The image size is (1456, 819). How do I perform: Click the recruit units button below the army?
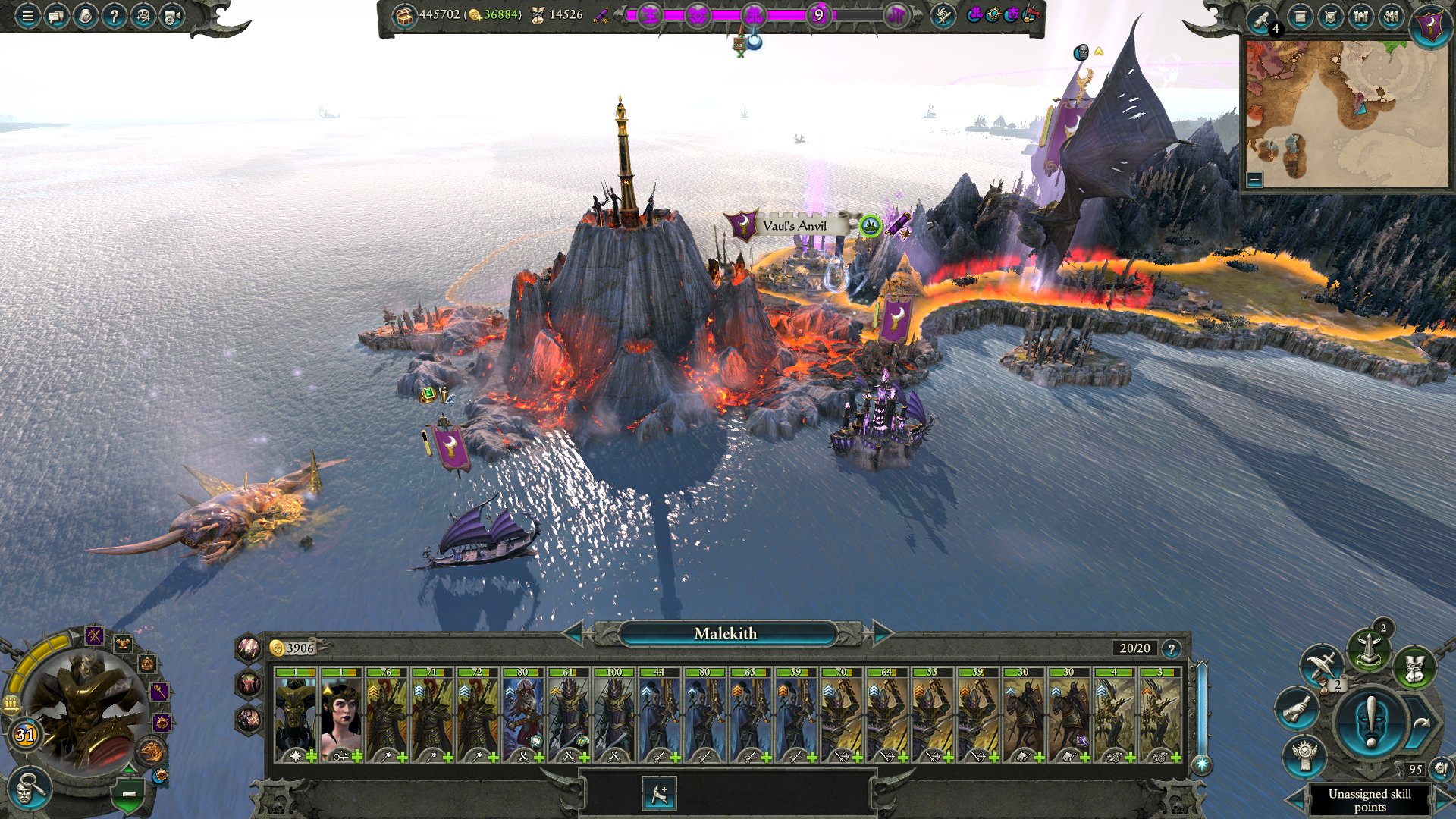pyautogui.click(x=659, y=794)
